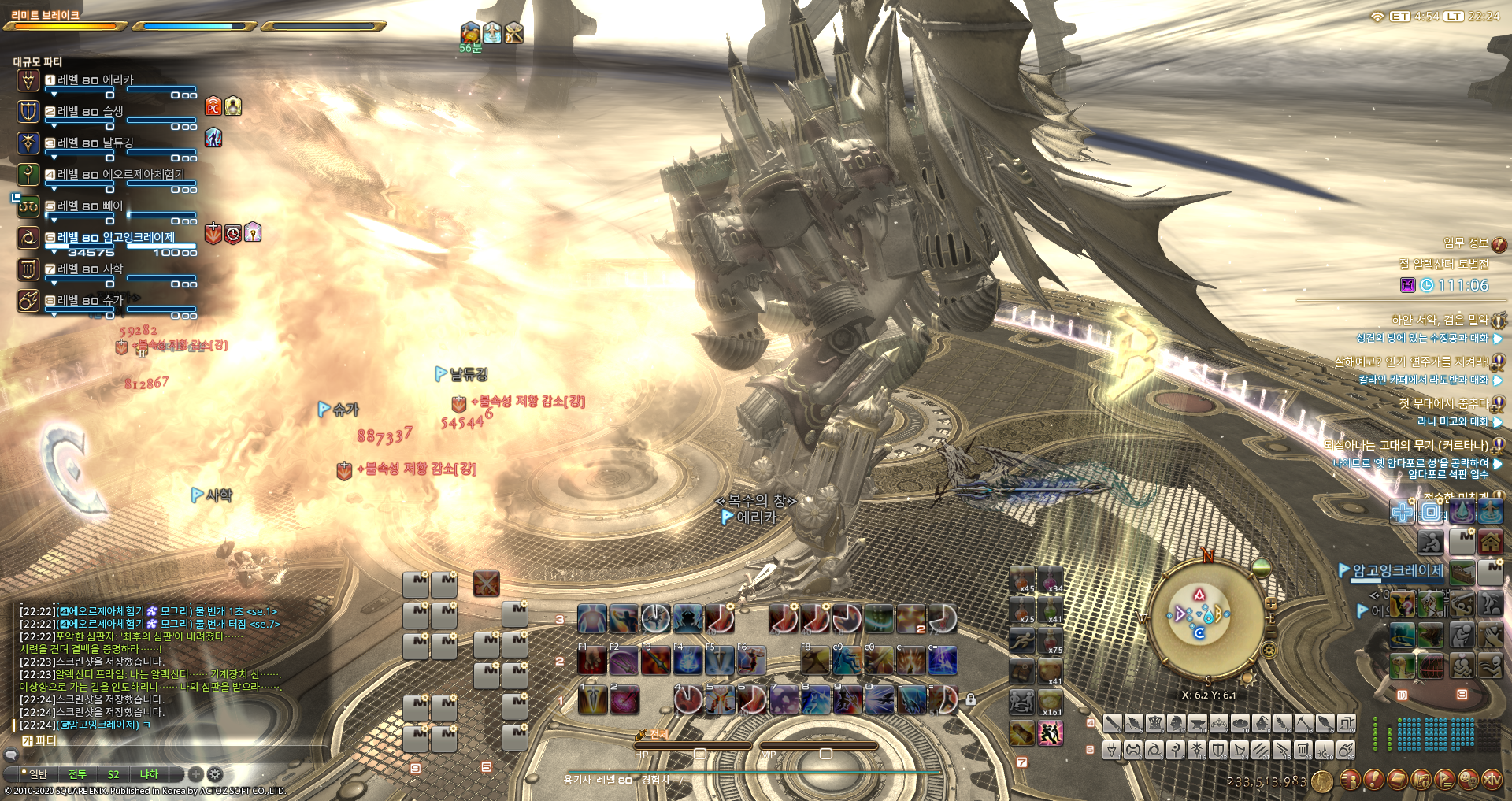Use the sprint running-figure action
This screenshot has height=801, width=1512.
(1050, 733)
